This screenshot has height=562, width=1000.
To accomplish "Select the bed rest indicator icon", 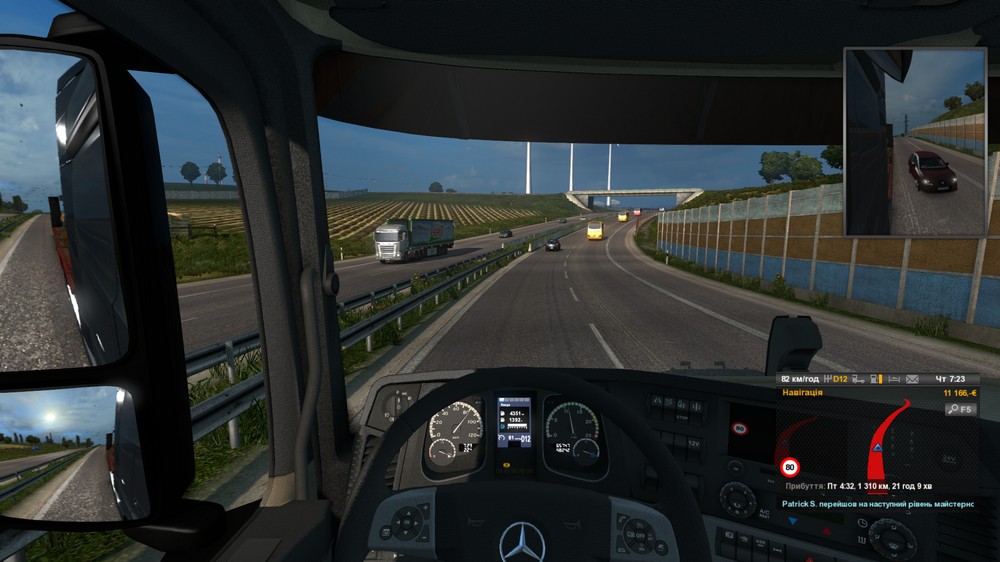I will coord(894,380).
